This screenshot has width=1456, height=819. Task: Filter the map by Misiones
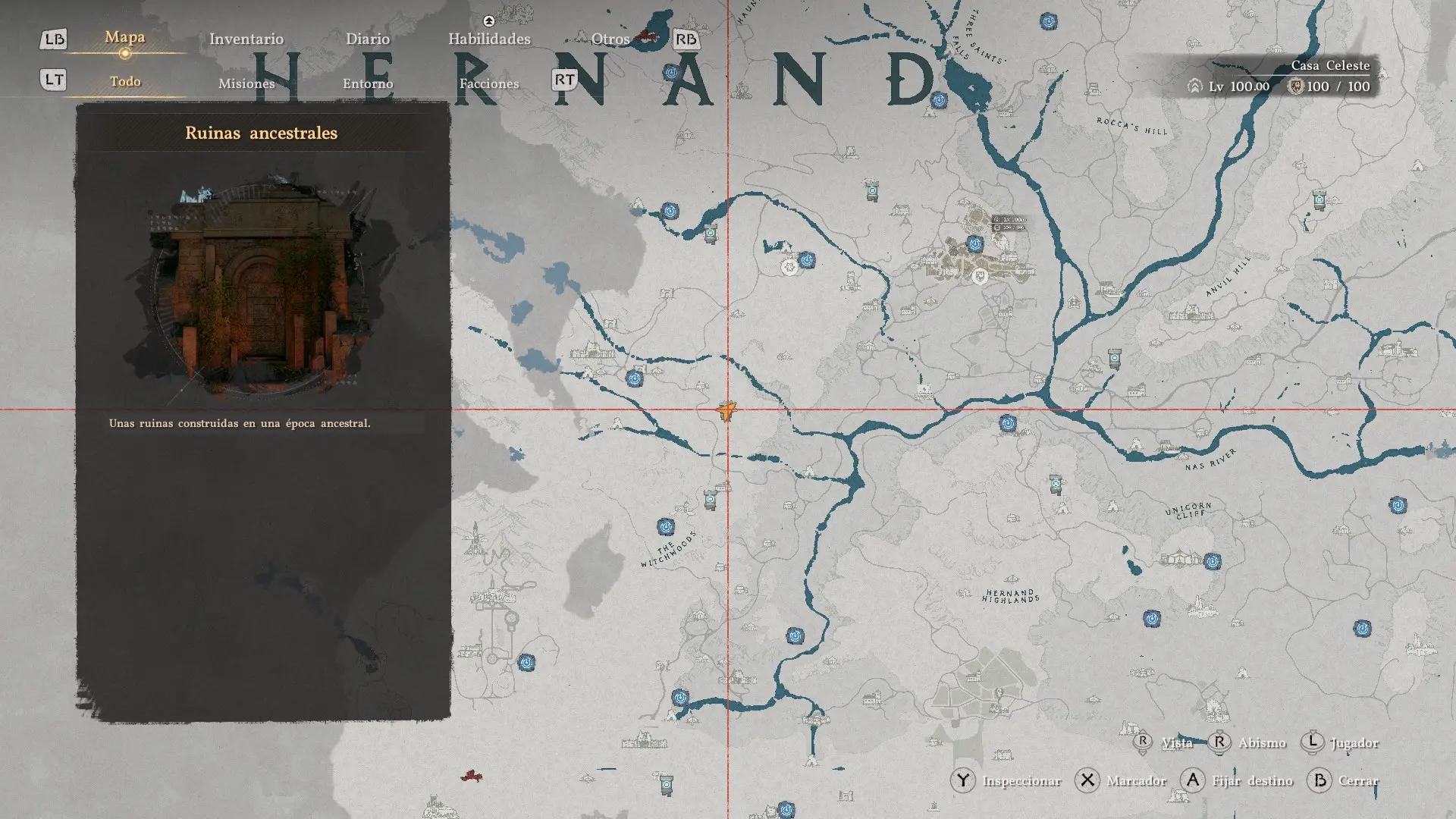(246, 83)
